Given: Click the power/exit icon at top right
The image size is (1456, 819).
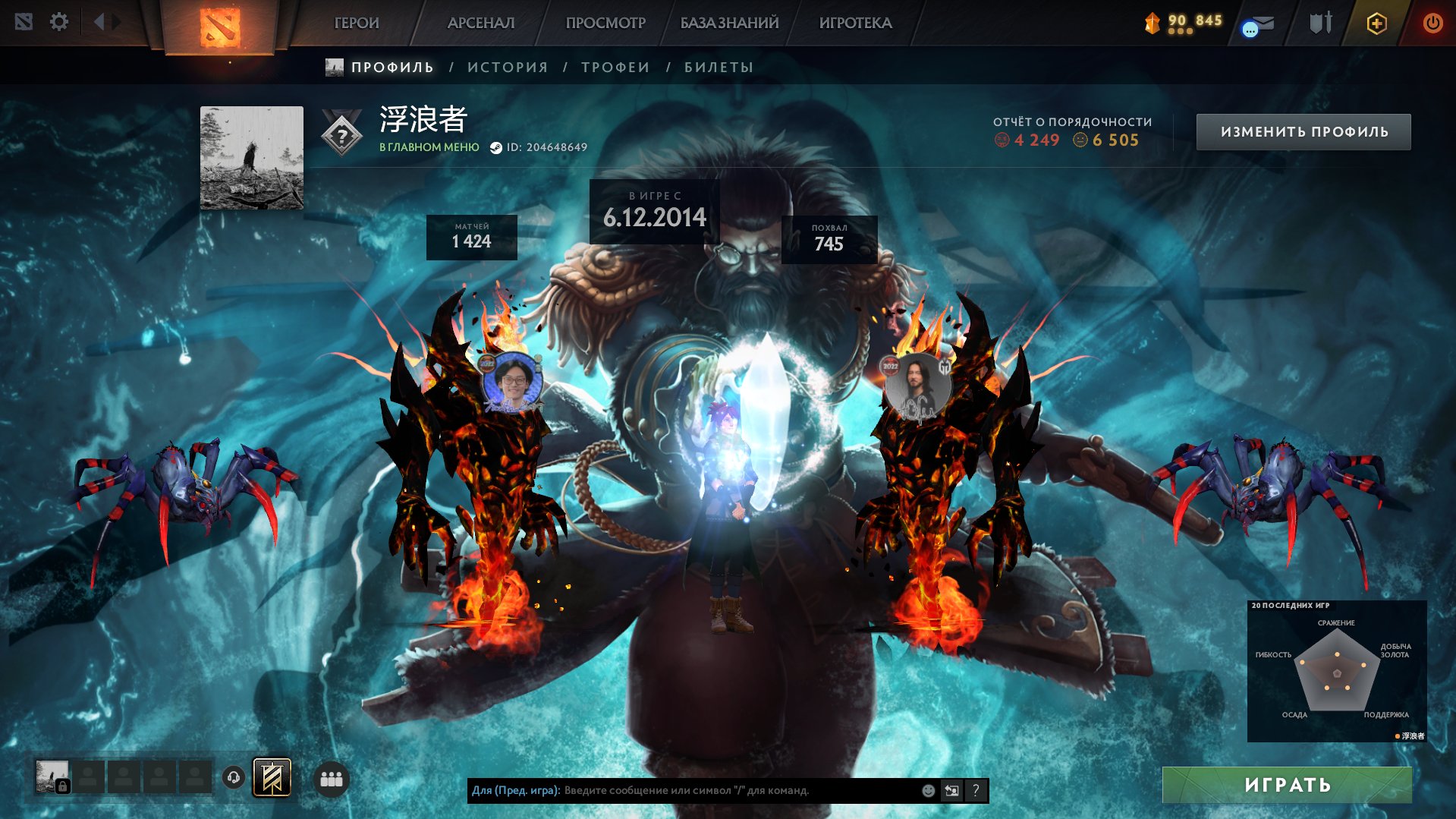Looking at the screenshot, I should (1432, 22).
